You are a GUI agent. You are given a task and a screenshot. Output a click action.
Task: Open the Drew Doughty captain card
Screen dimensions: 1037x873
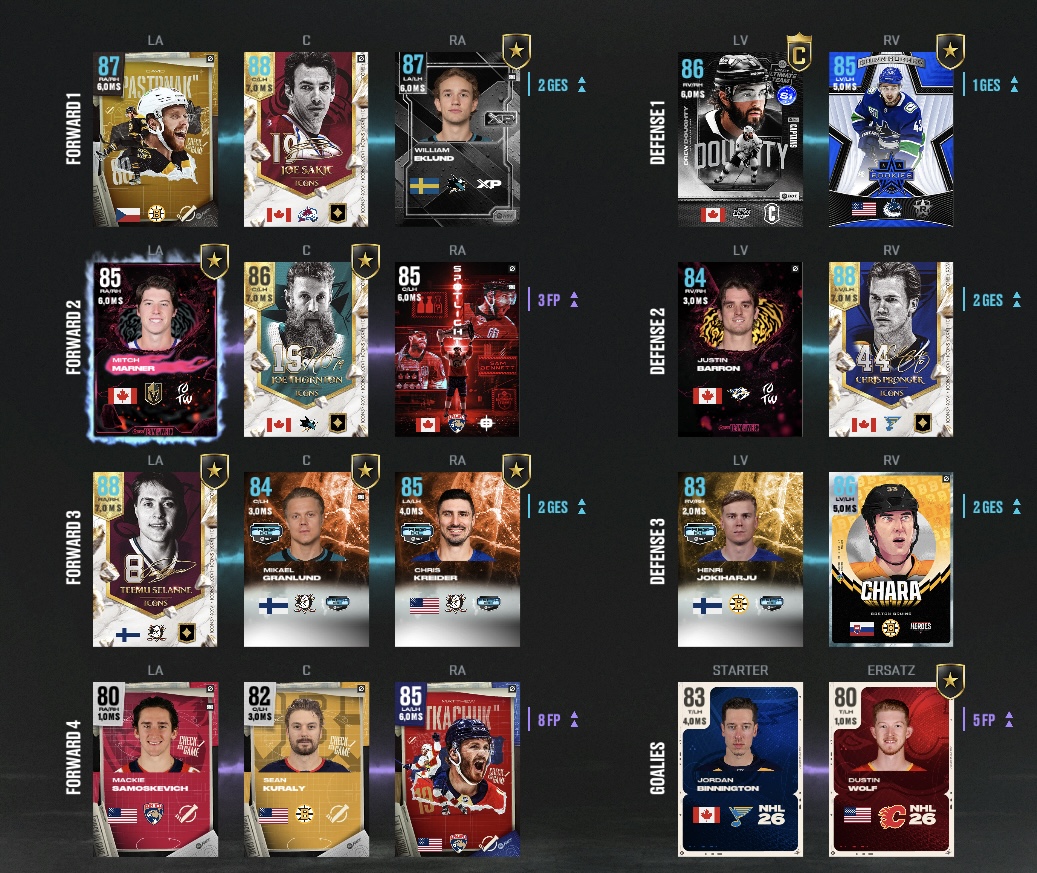(740, 139)
